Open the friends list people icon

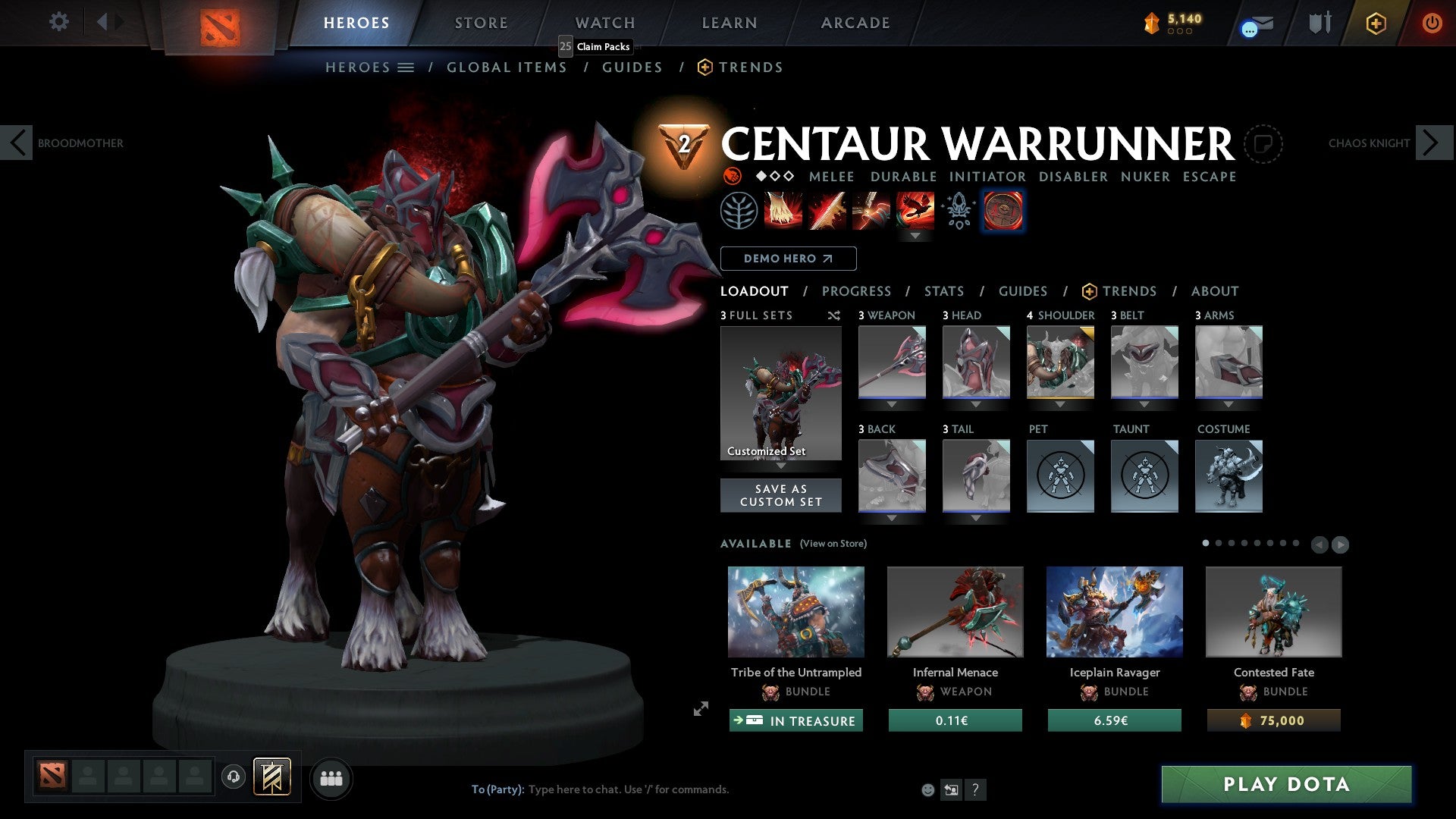coord(331,778)
